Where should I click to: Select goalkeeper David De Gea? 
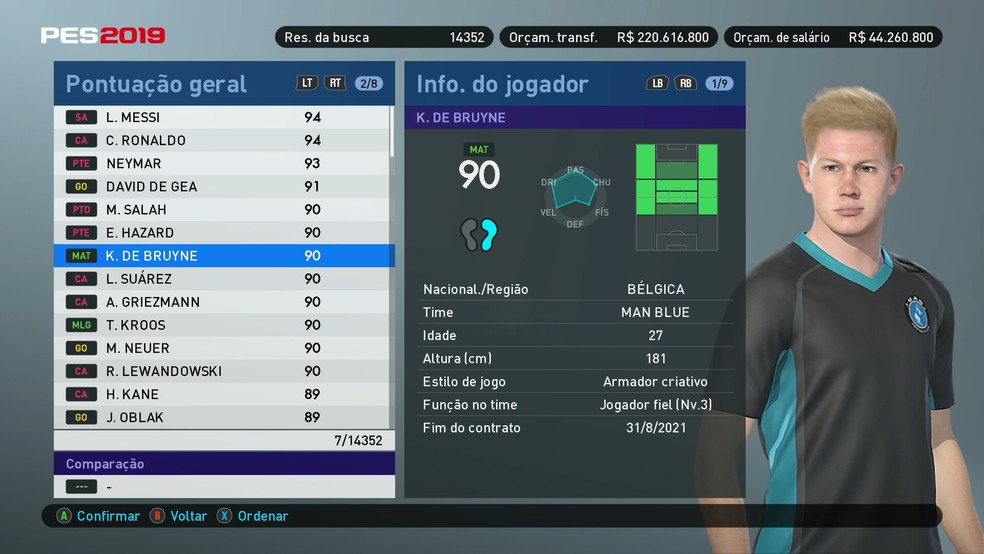click(x=220, y=186)
